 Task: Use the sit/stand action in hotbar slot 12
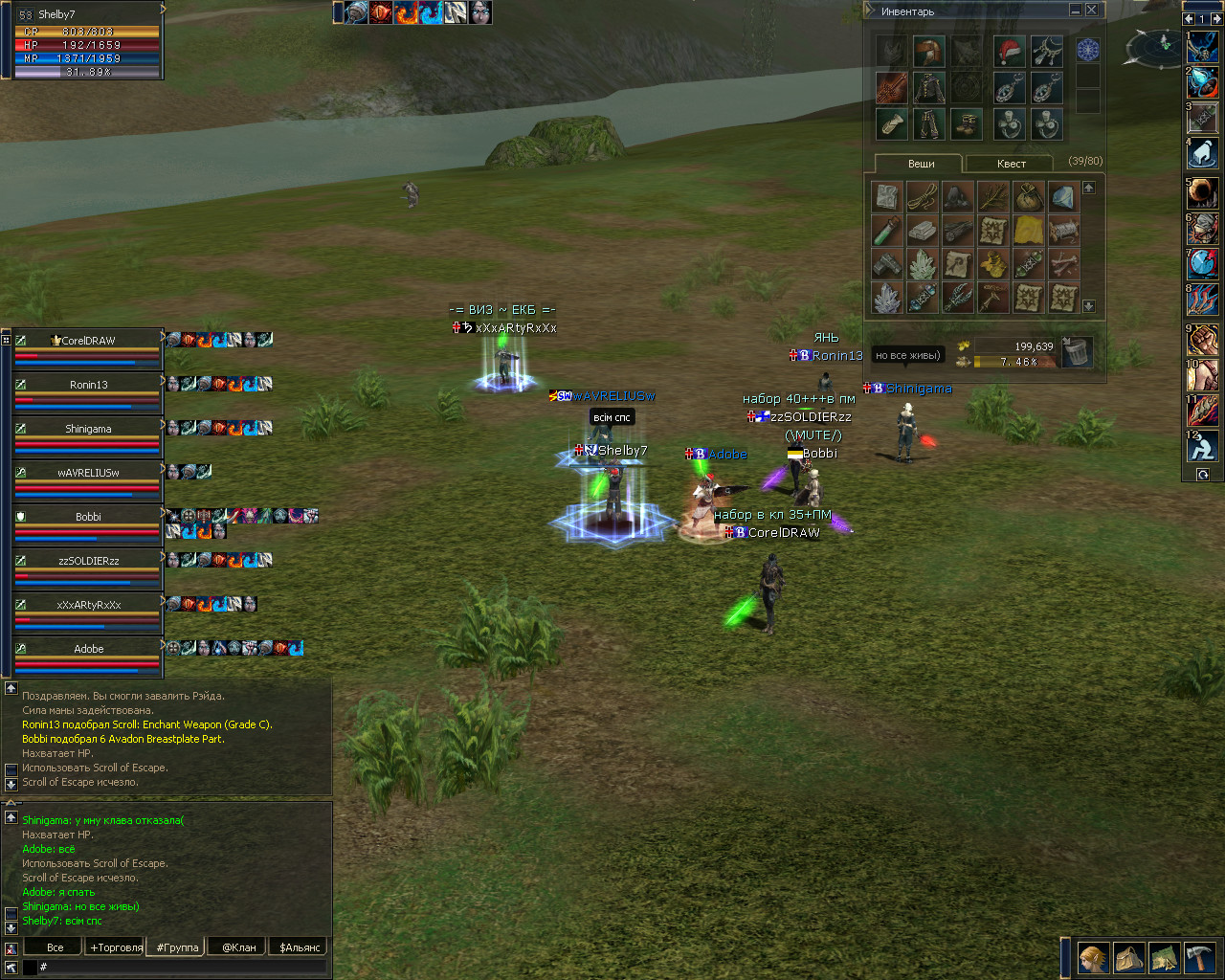1203,446
